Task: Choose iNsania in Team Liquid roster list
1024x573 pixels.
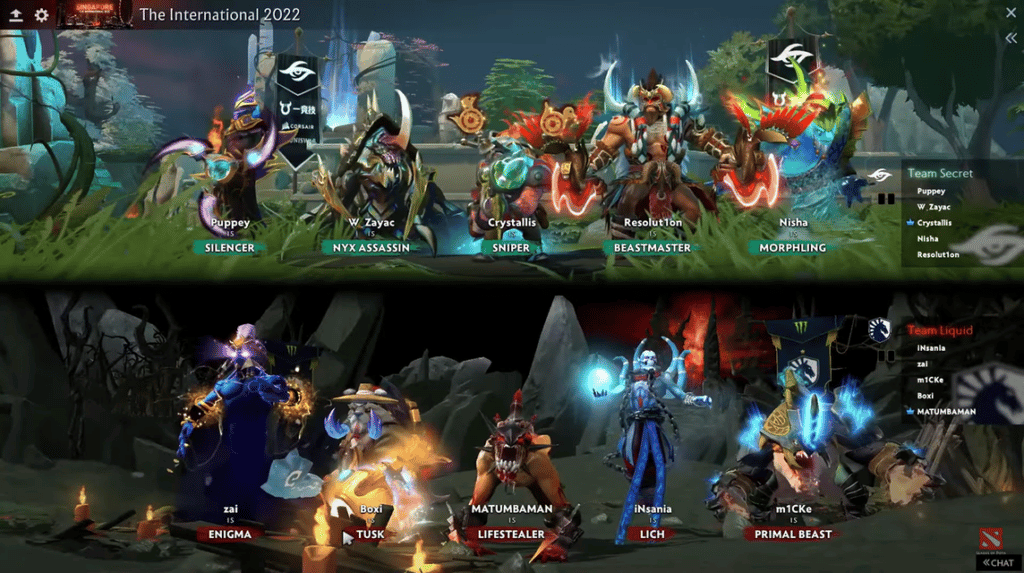Action: pyautogui.click(x=932, y=347)
